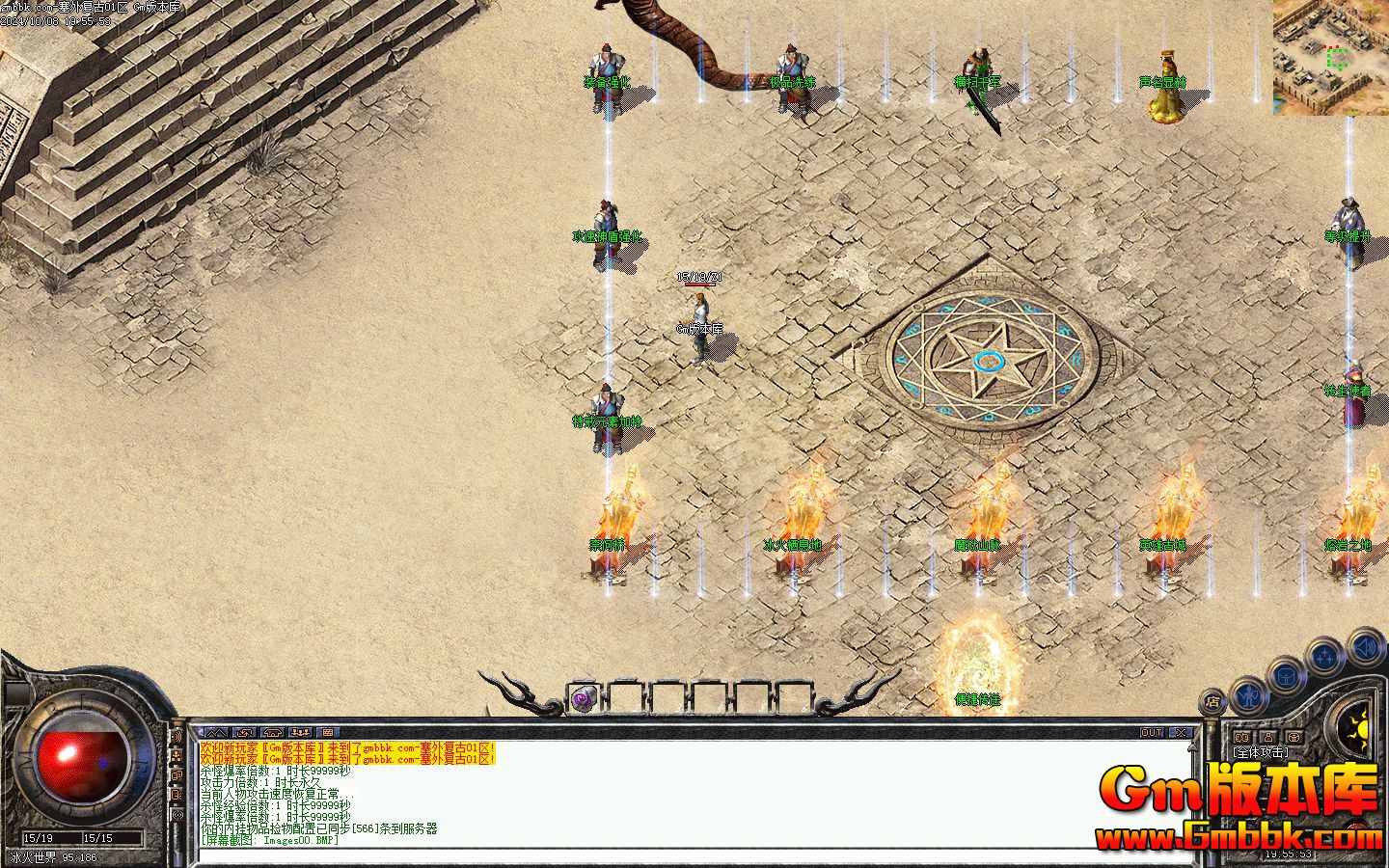Click the OUT button on chat bar
The height and width of the screenshot is (868, 1389).
(1152, 733)
